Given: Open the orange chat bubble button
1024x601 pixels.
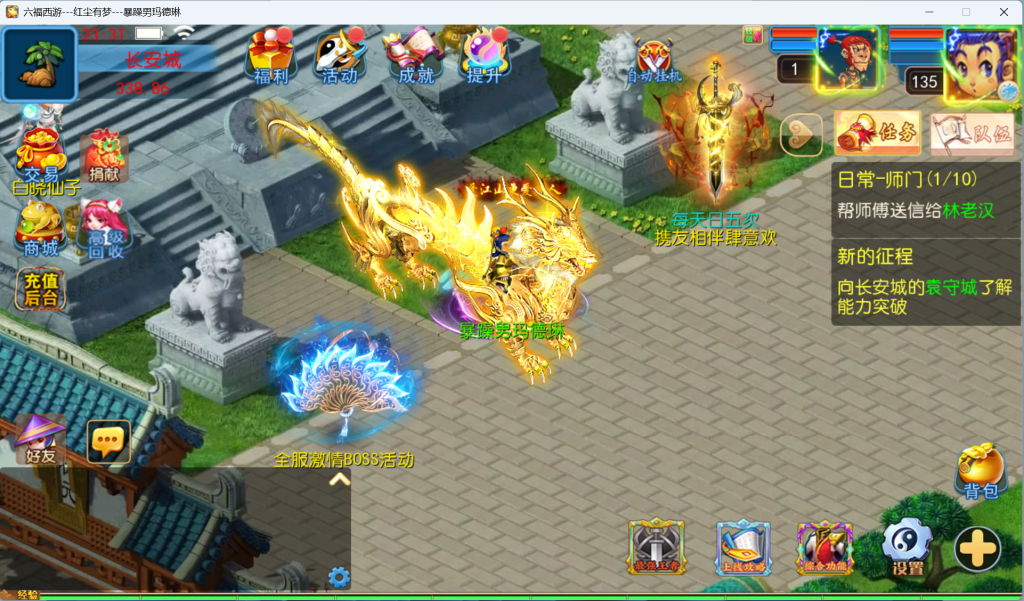Looking at the screenshot, I should (108, 440).
